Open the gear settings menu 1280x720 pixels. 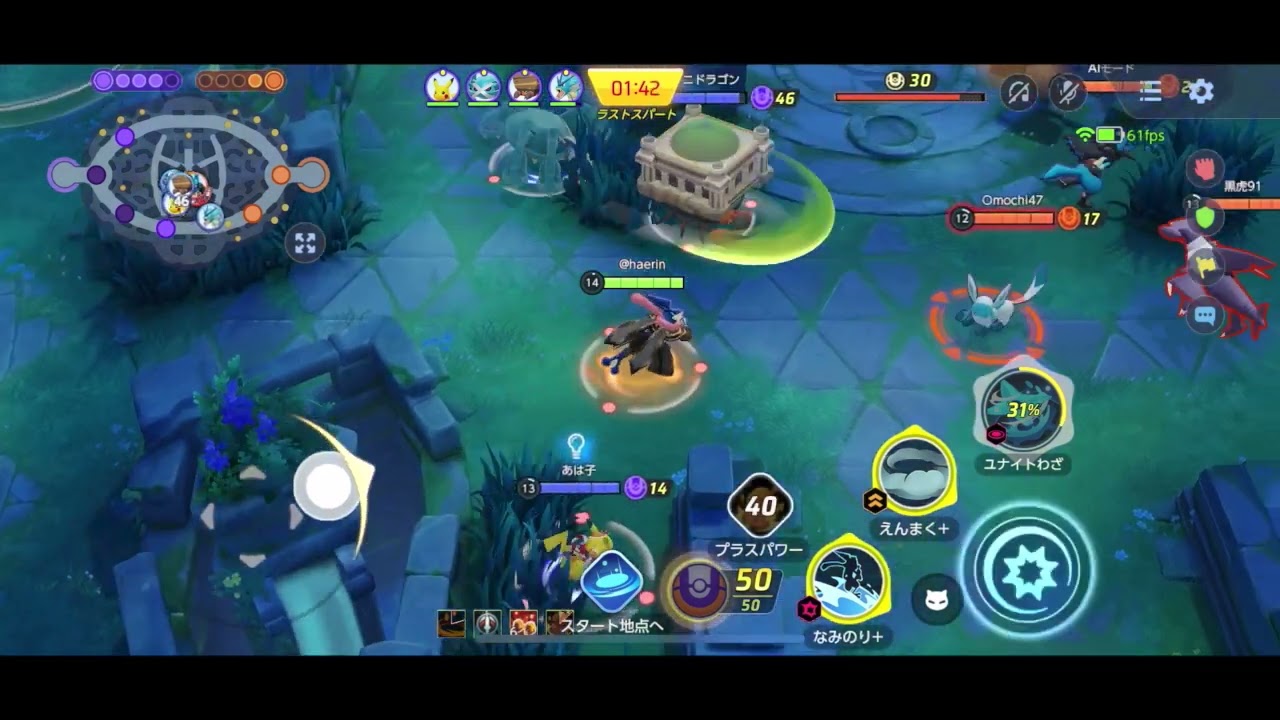point(1201,91)
